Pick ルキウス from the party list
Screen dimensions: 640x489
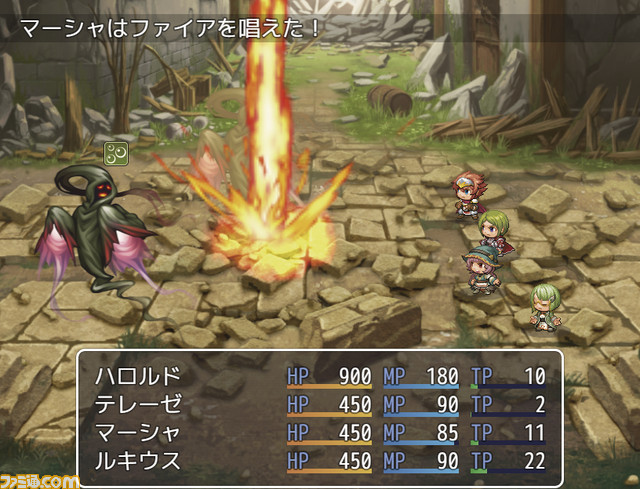click(x=138, y=462)
